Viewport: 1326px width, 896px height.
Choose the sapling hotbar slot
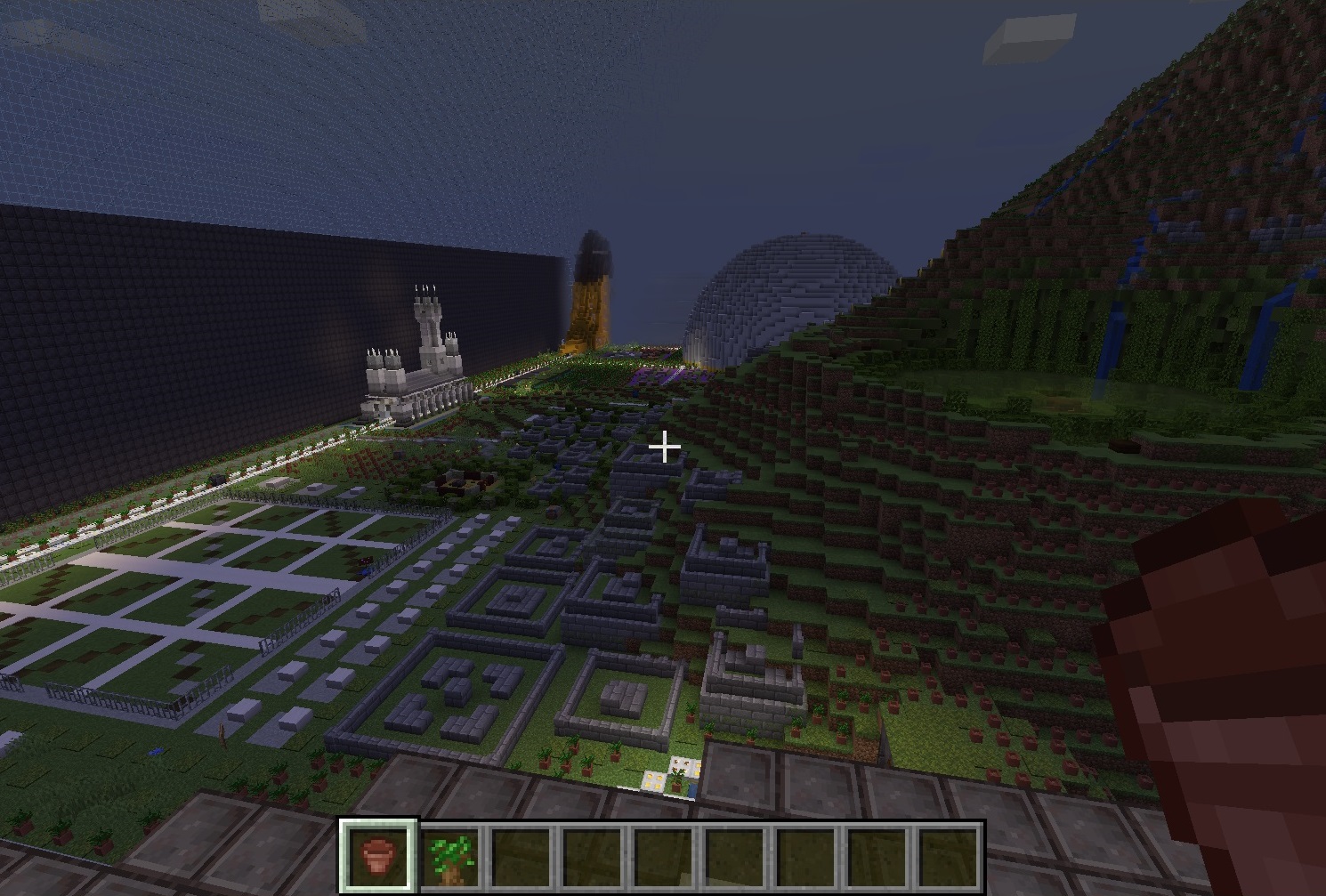450,857
